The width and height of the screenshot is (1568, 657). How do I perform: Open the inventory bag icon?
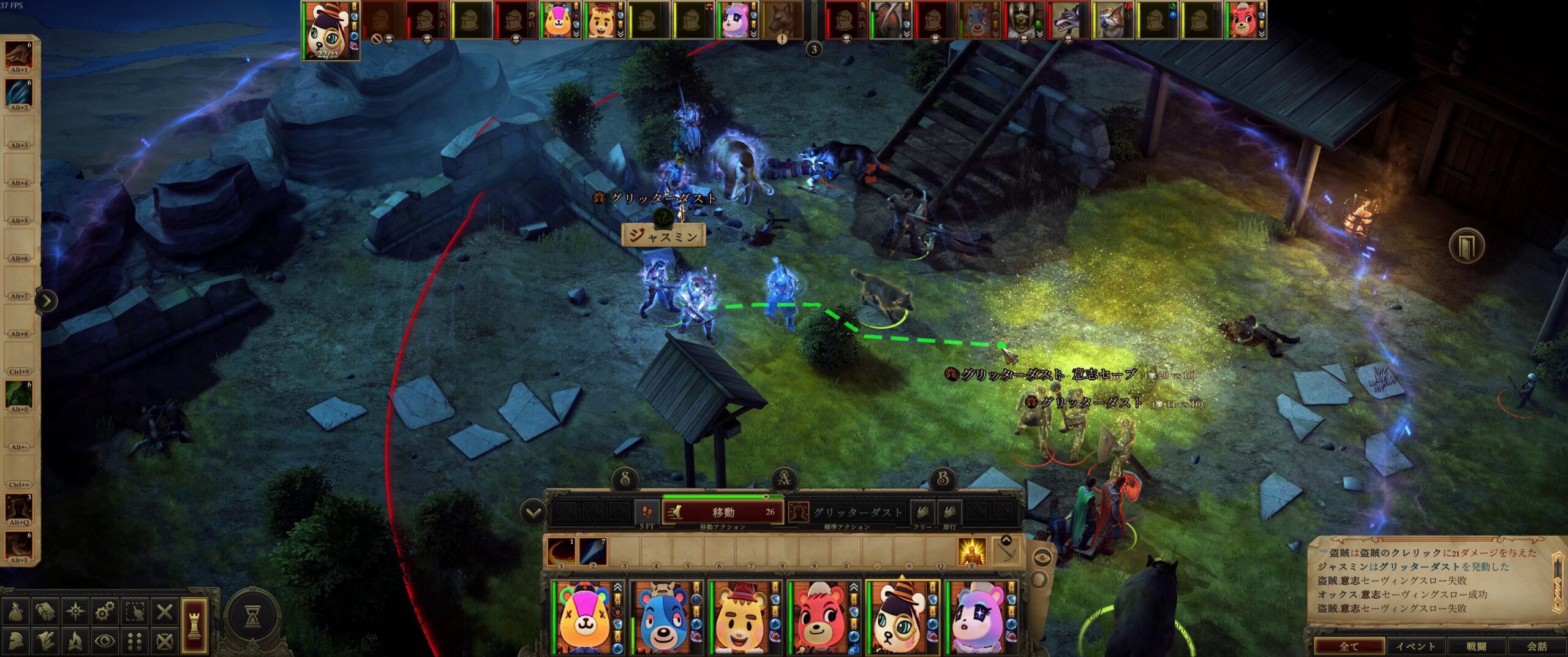coord(17,611)
